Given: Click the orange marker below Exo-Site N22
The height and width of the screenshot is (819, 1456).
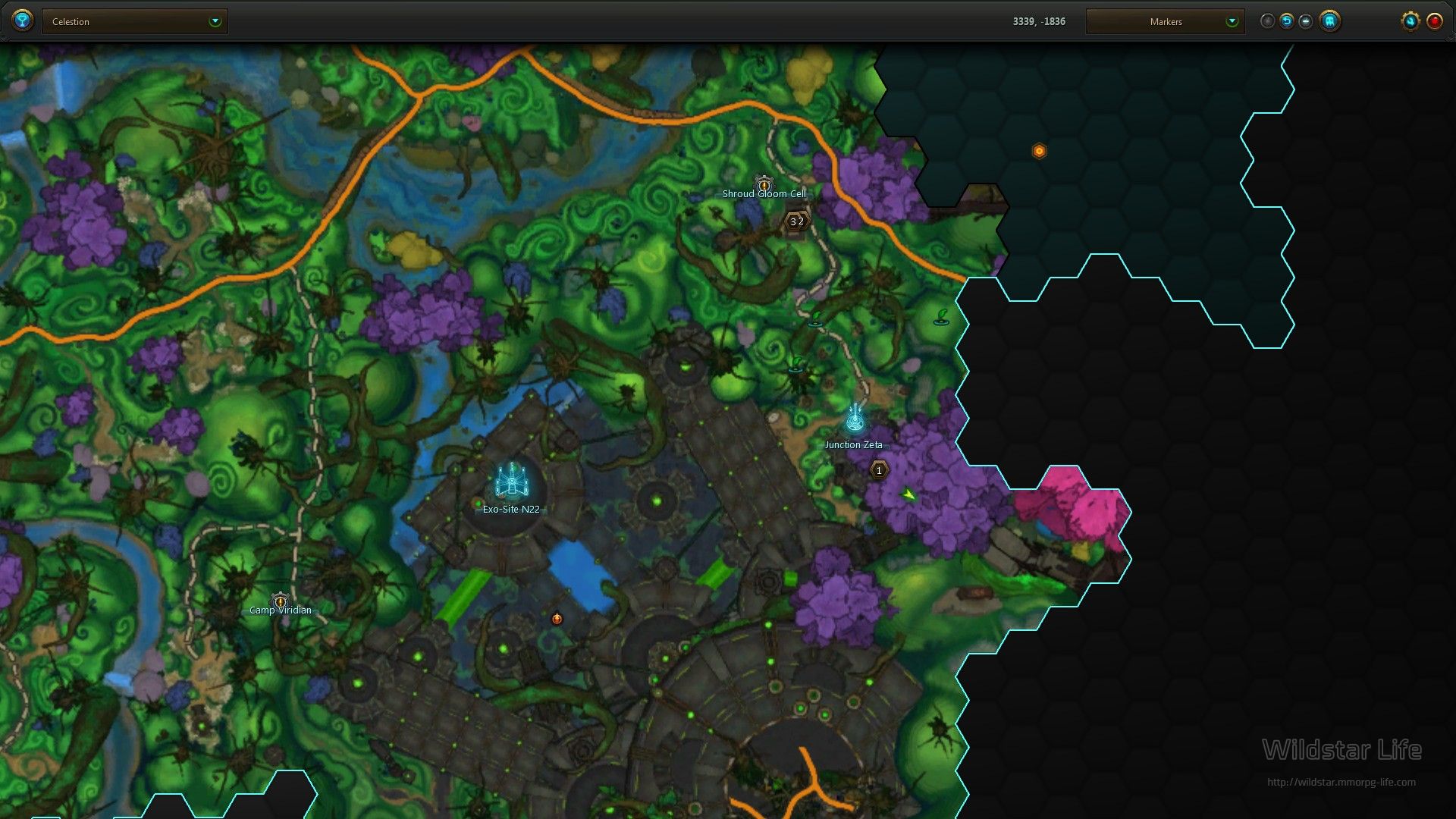Looking at the screenshot, I should 557,619.
